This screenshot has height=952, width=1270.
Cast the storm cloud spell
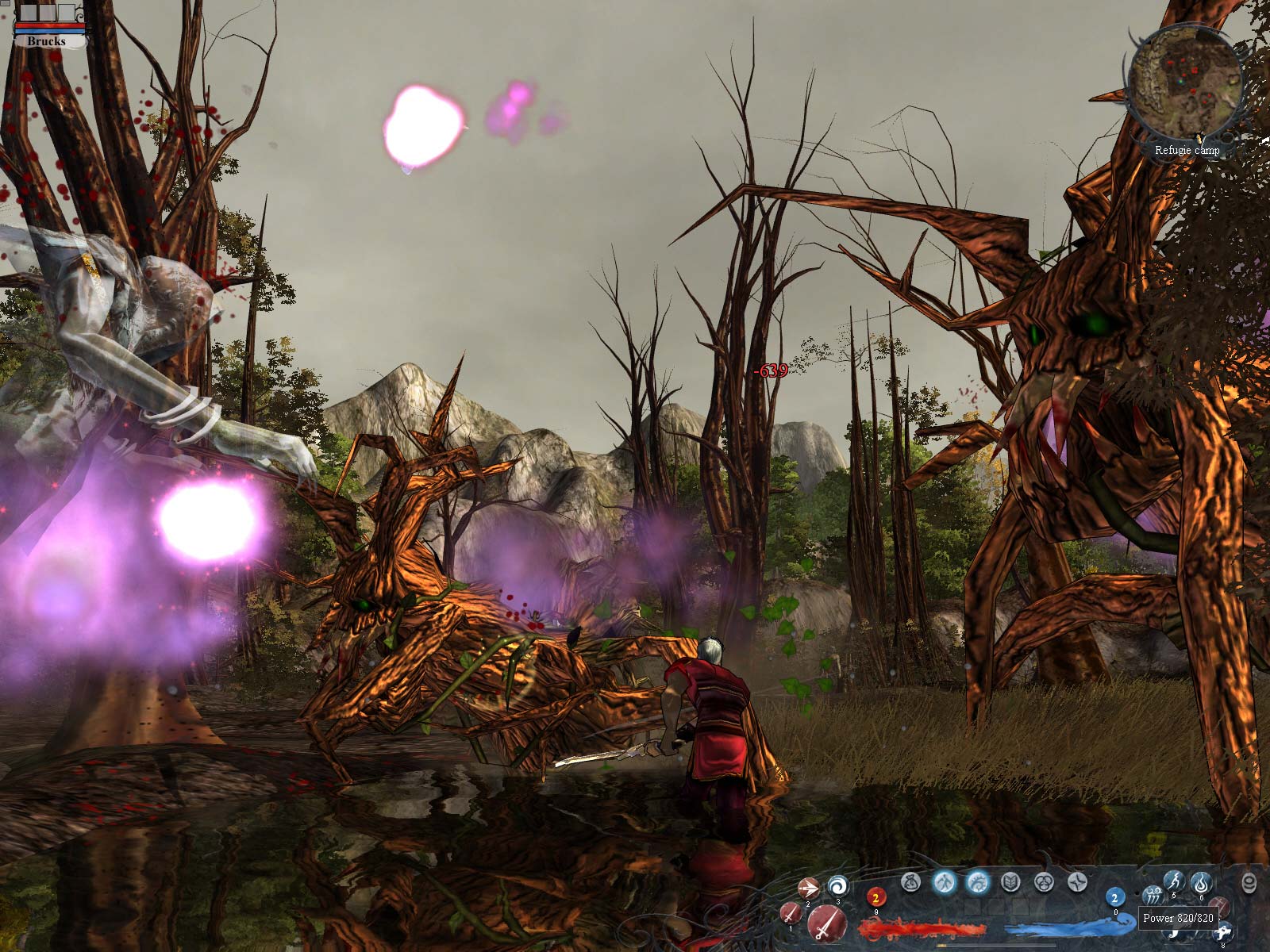(1154, 896)
